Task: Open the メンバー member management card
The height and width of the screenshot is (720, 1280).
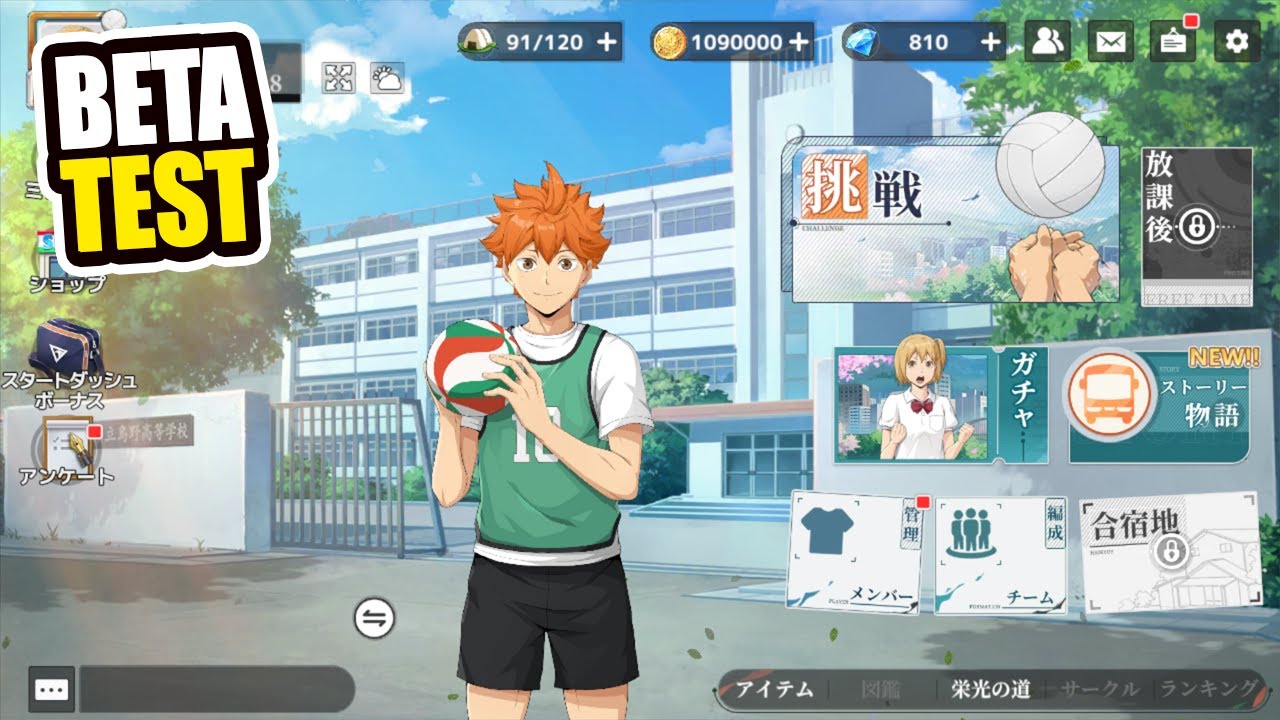Action: [857, 552]
